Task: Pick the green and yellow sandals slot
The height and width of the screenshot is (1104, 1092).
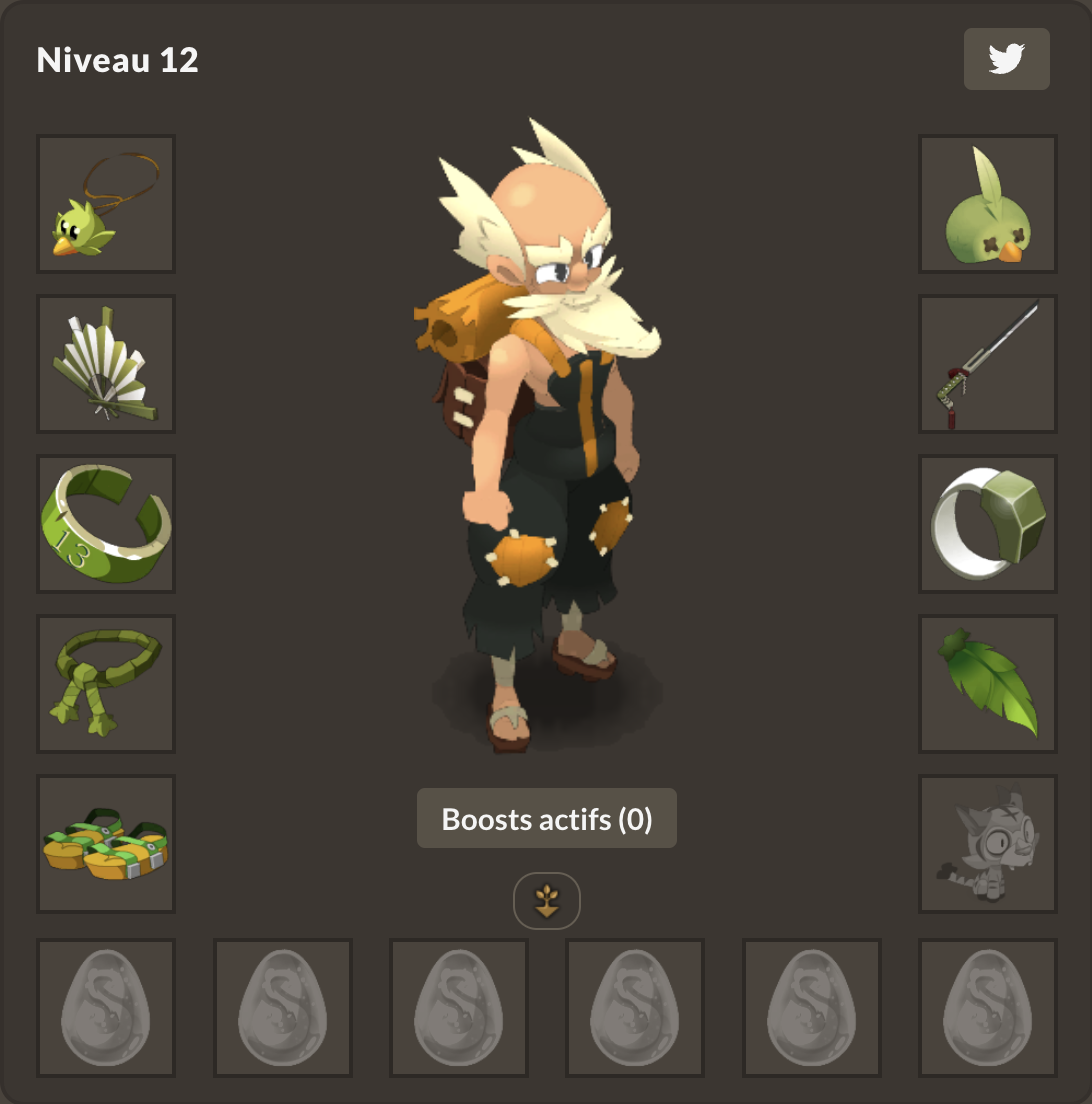Action: tap(106, 844)
